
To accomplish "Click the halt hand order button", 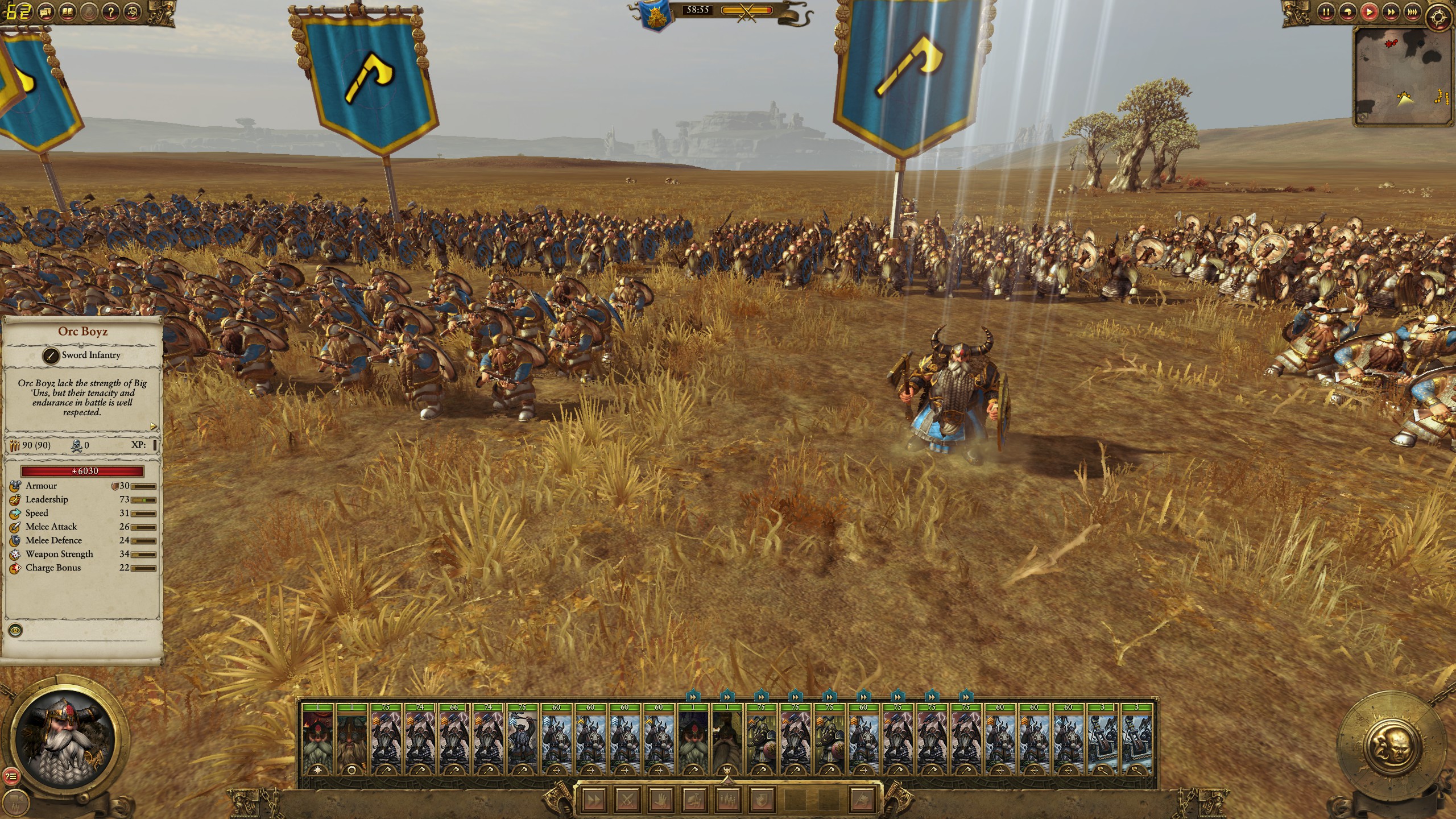I will 660,800.
